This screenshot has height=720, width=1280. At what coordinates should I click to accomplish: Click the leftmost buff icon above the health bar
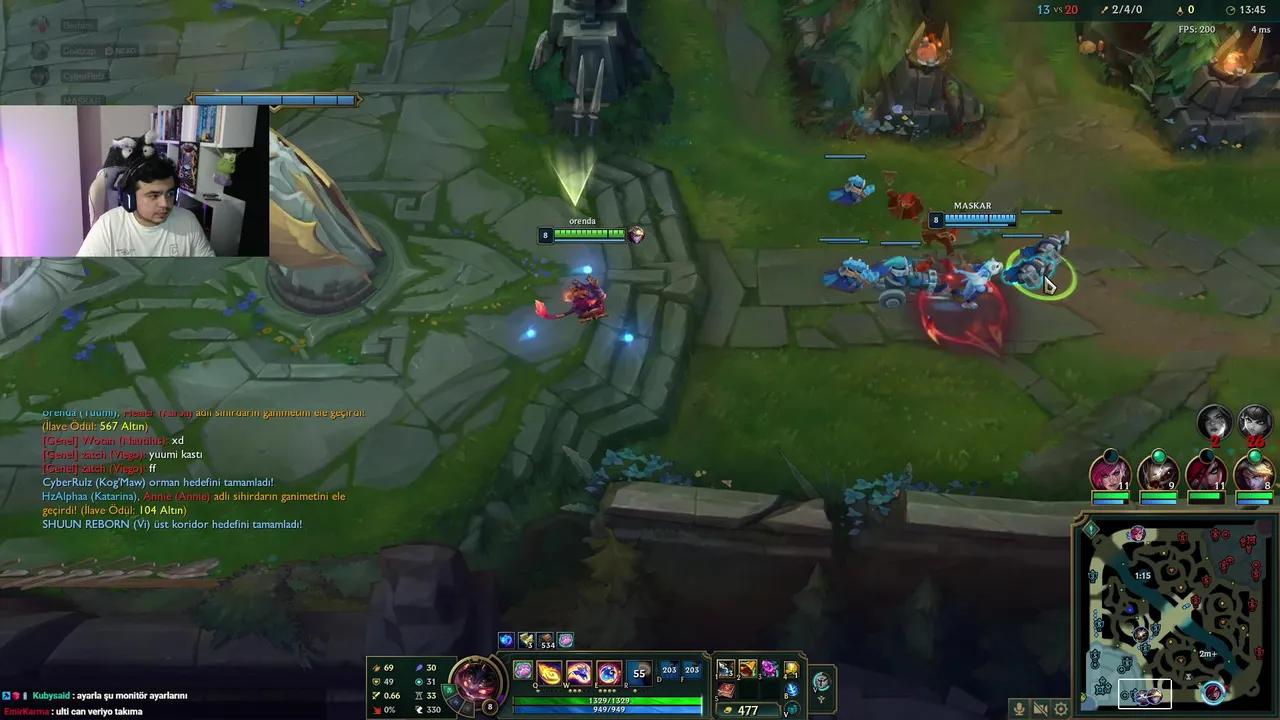[x=505, y=640]
